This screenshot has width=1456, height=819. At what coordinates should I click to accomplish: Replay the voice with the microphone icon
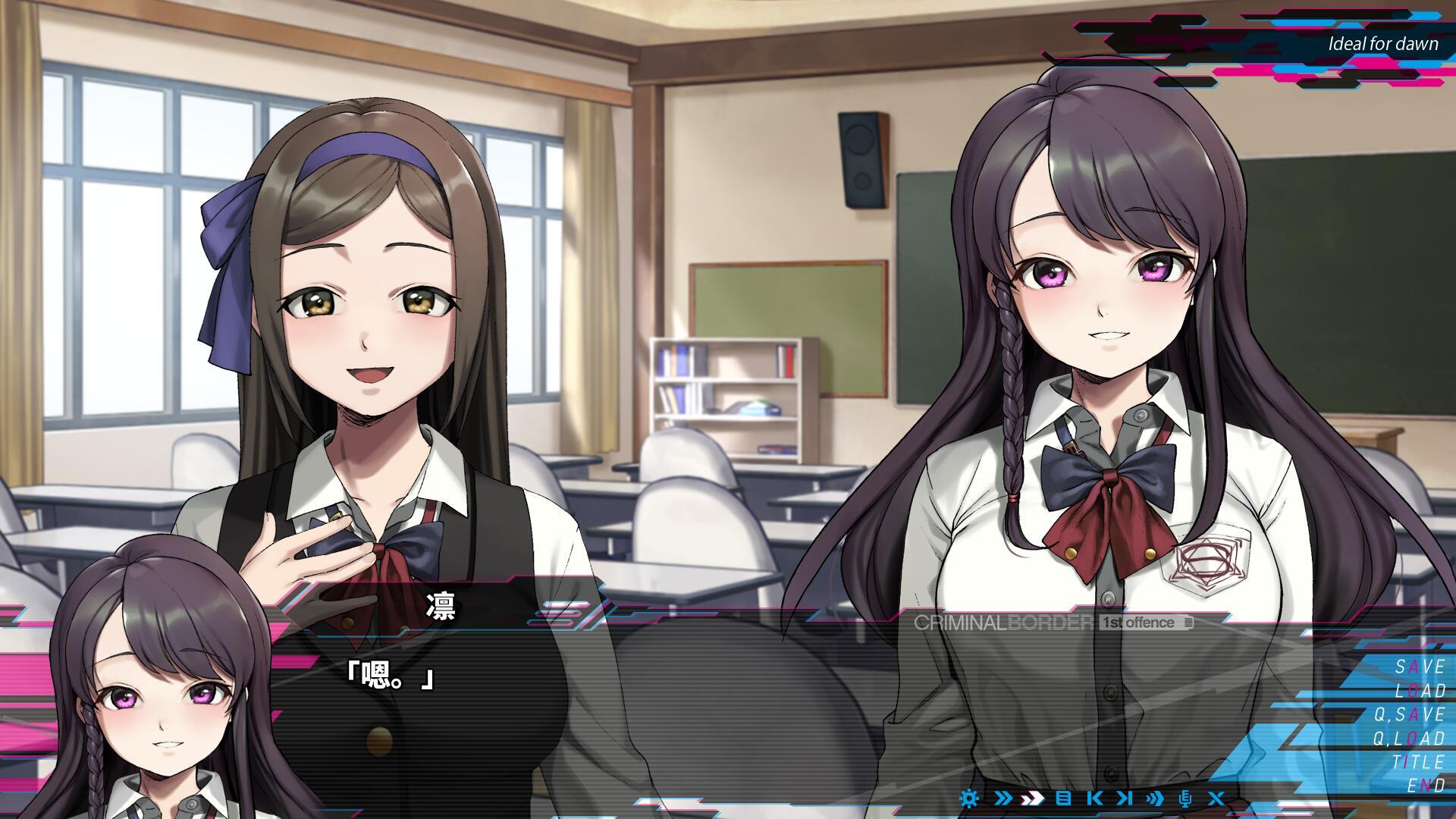coord(1186,799)
